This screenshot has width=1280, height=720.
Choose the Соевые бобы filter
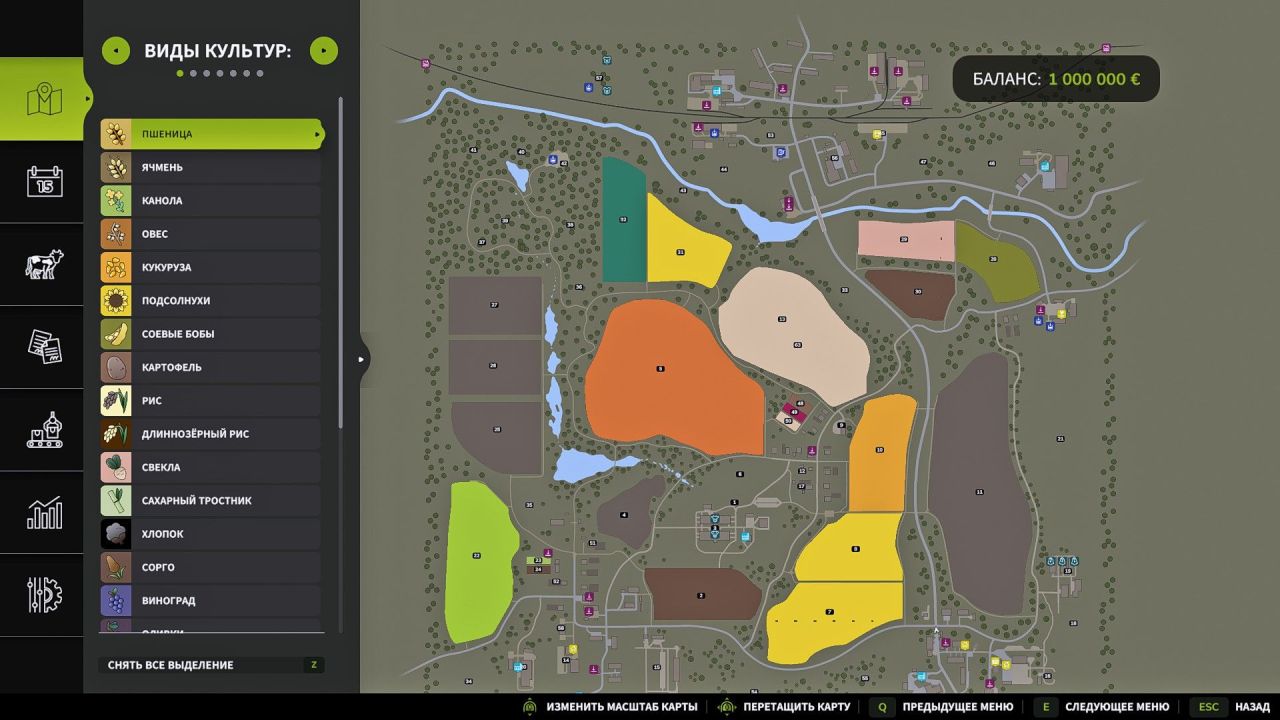point(211,334)
